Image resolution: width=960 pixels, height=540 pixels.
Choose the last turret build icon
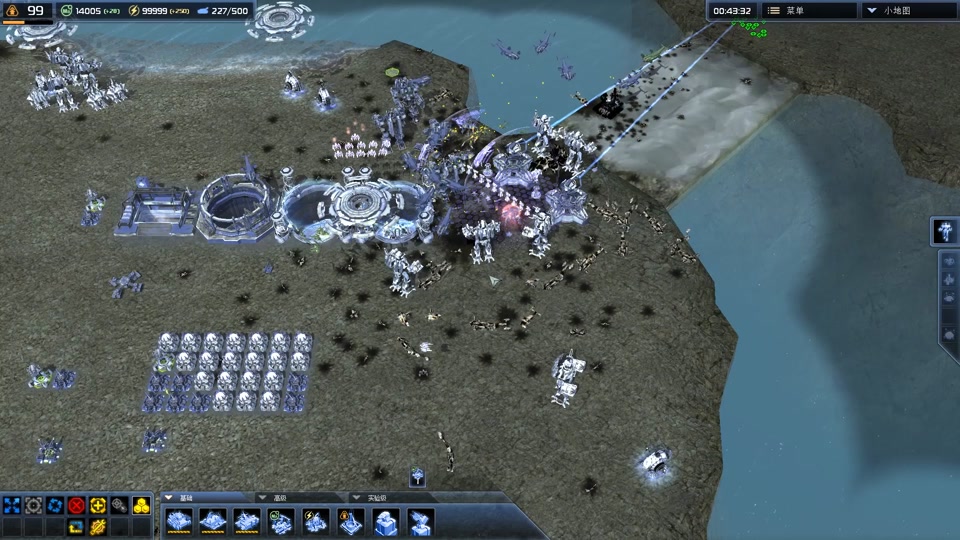pyautogui.click(x=421, y=521)
